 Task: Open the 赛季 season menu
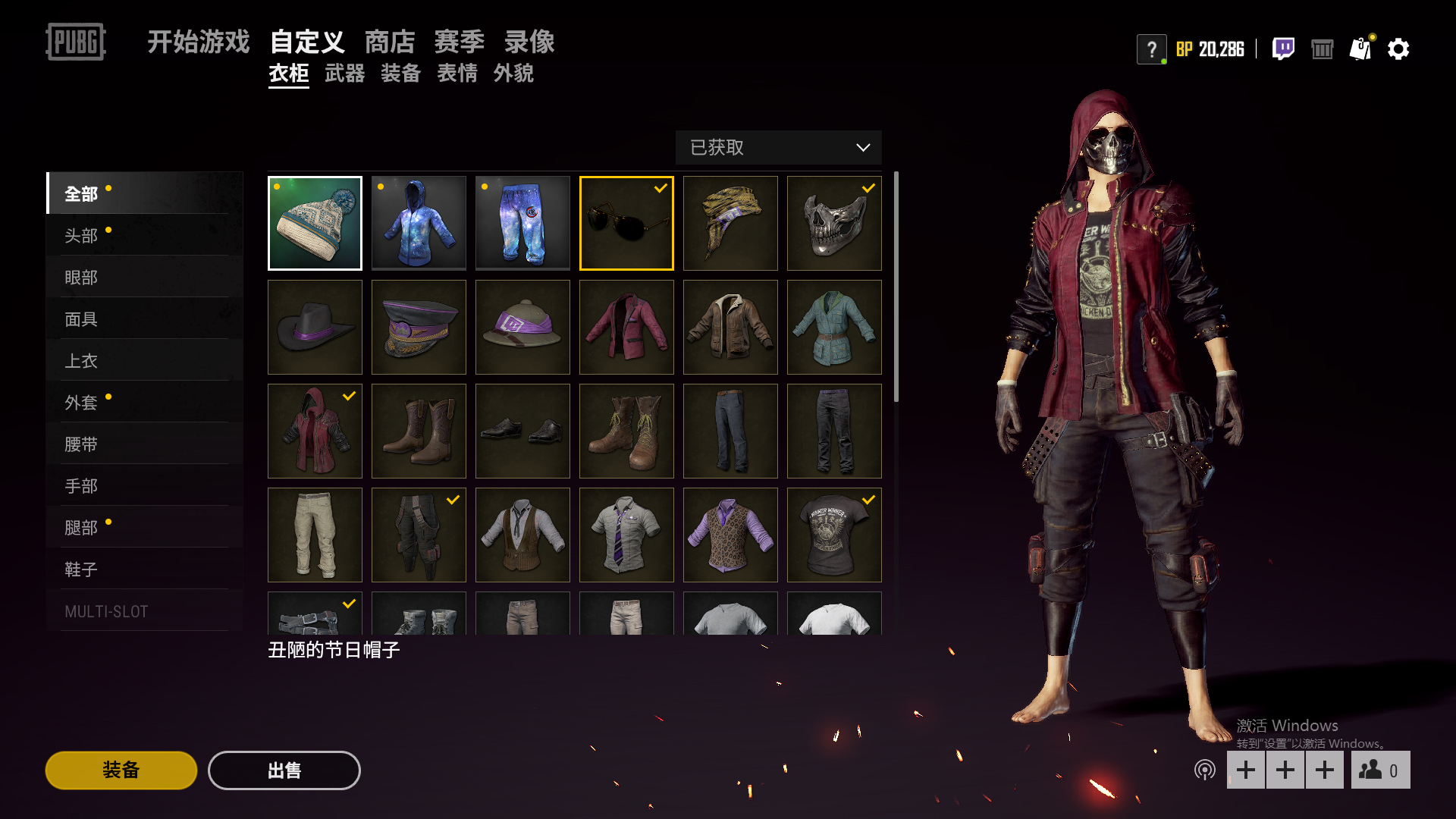[x=459, y=42]
